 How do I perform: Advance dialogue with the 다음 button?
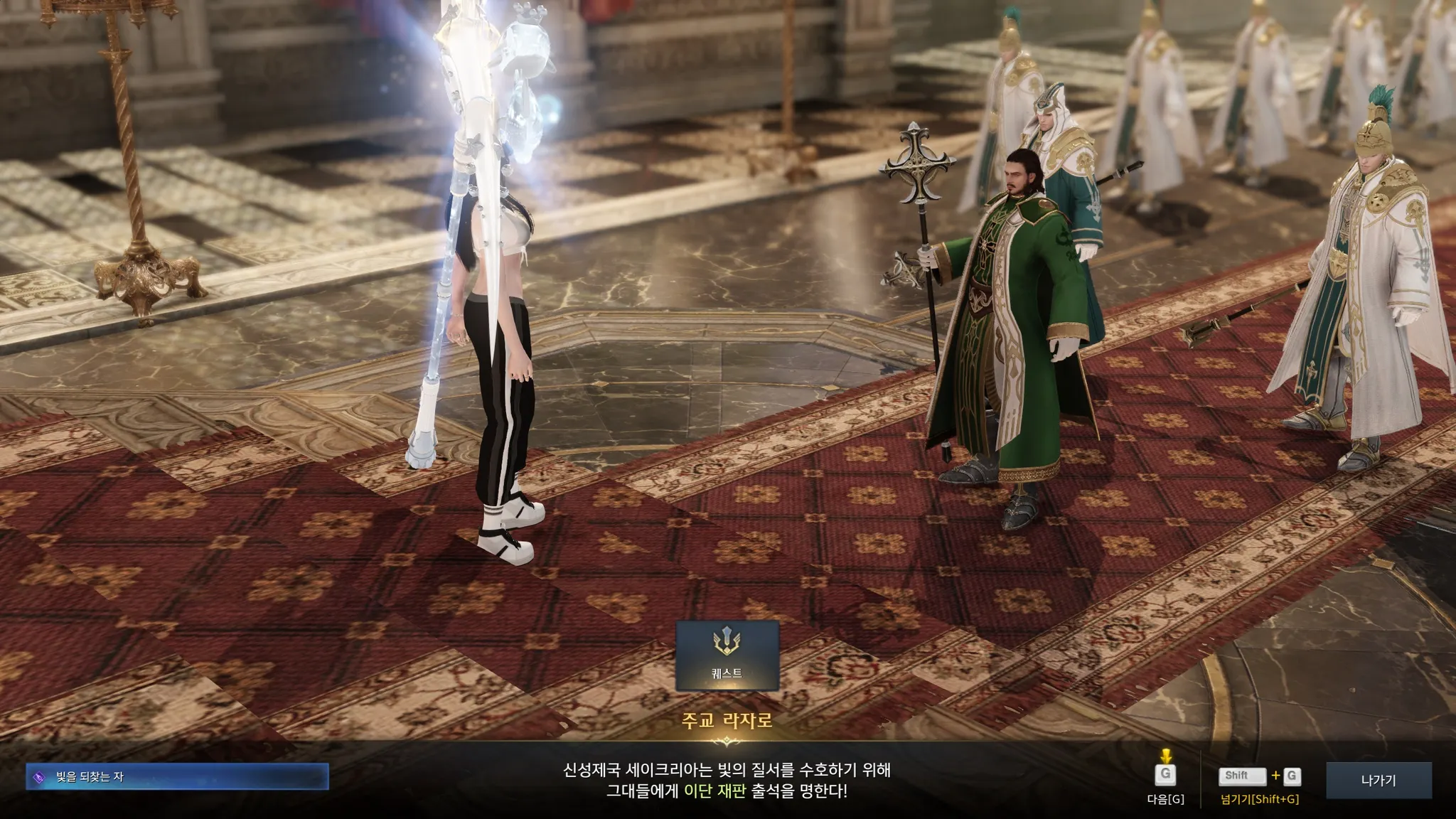point(1165,776)
